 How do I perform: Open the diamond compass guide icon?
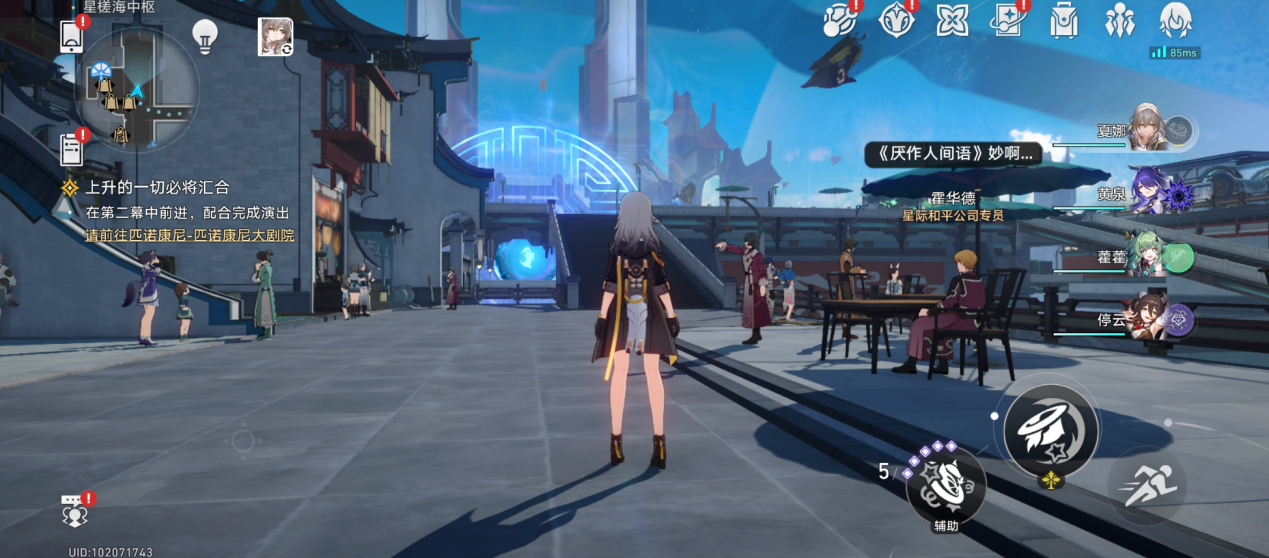pos(896,20)
